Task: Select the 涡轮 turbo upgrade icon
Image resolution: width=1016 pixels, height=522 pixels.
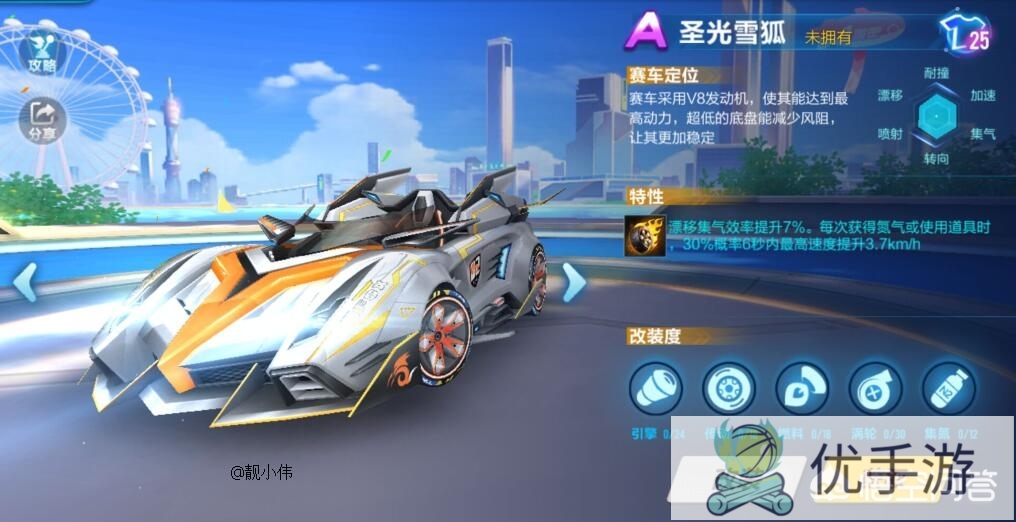Action: (x=875, y=388)
